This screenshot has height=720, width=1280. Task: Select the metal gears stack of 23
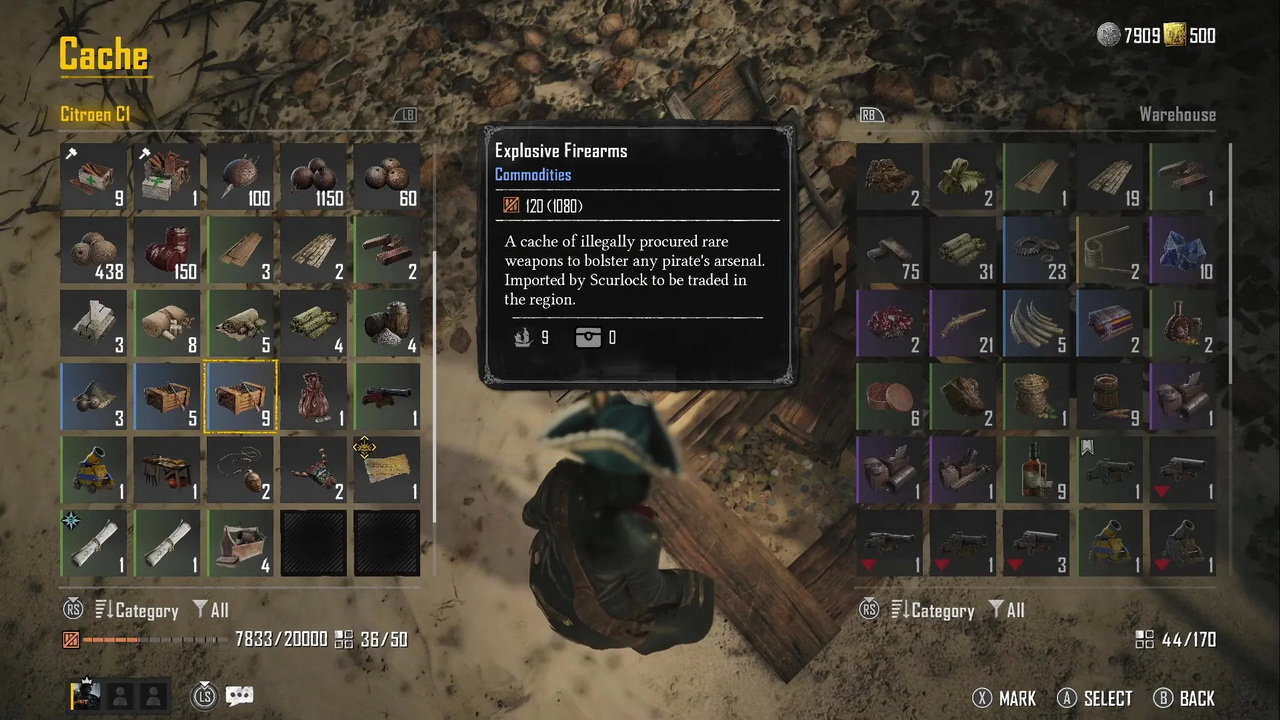click(1036, 250)
